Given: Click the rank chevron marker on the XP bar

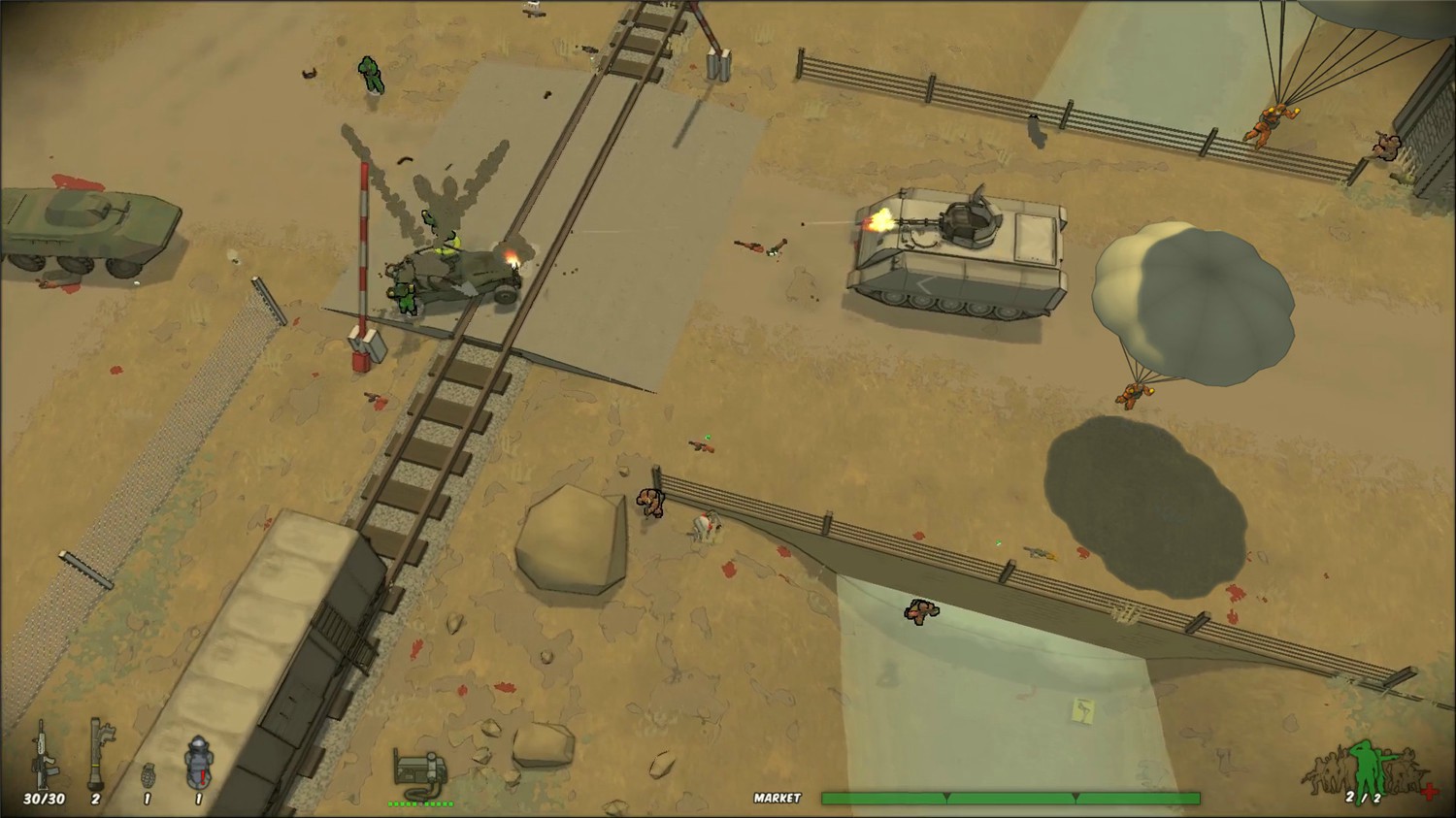Looking at the screenshot, I should click(x=946, y=796).
